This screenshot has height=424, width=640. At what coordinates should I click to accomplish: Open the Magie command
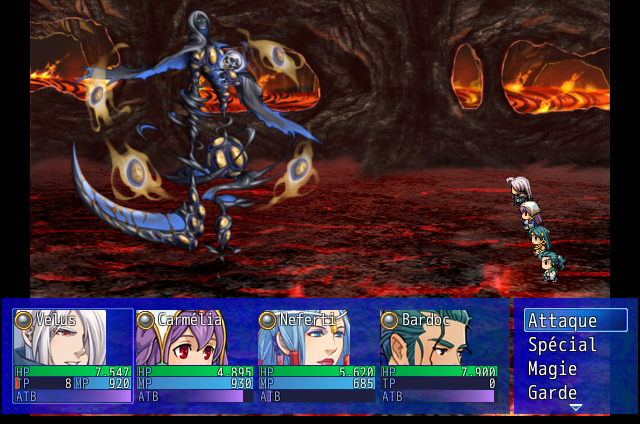click(576, 369)
